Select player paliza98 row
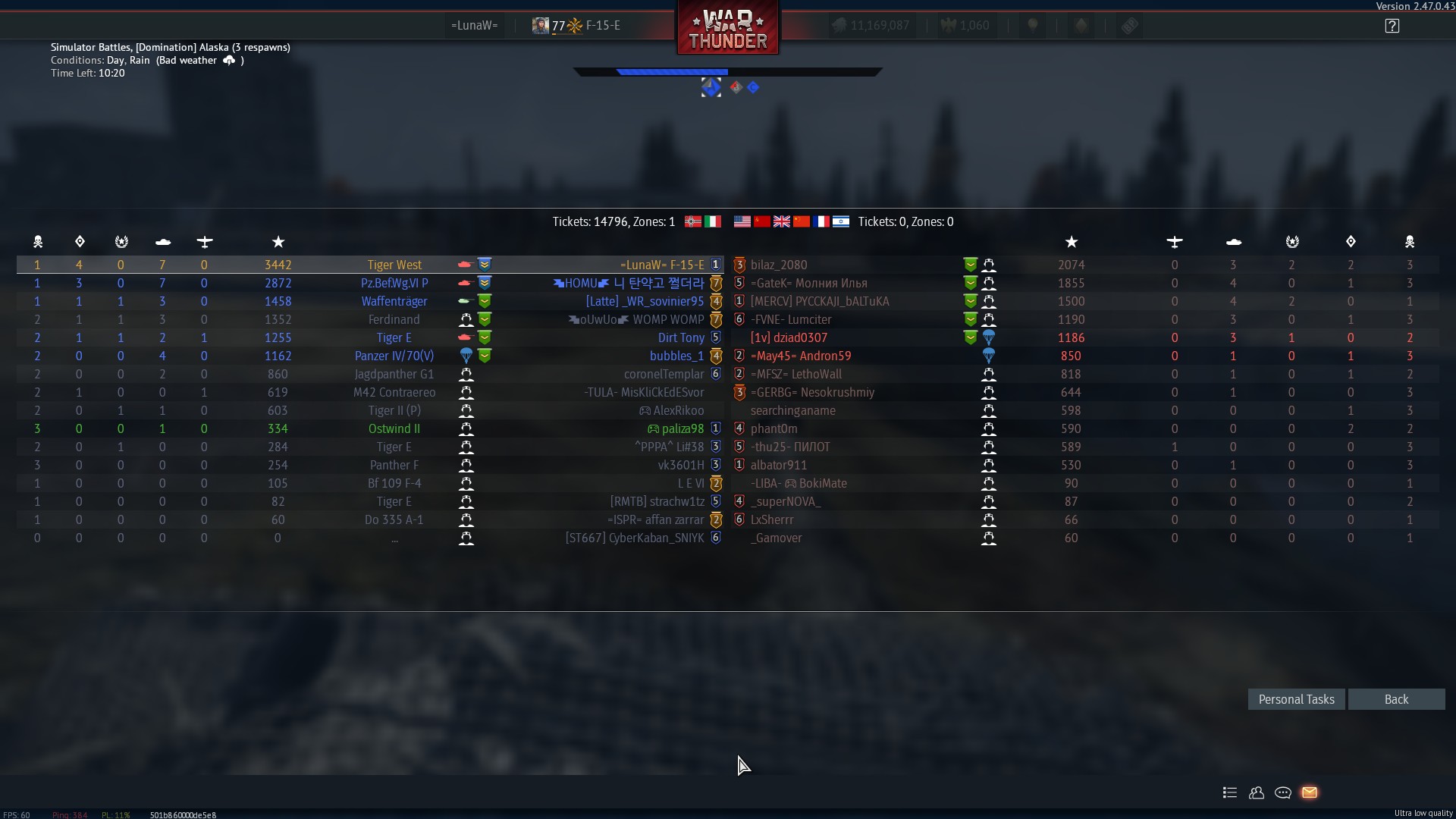The image size is (1456, 819). click(x=682, y=428)
